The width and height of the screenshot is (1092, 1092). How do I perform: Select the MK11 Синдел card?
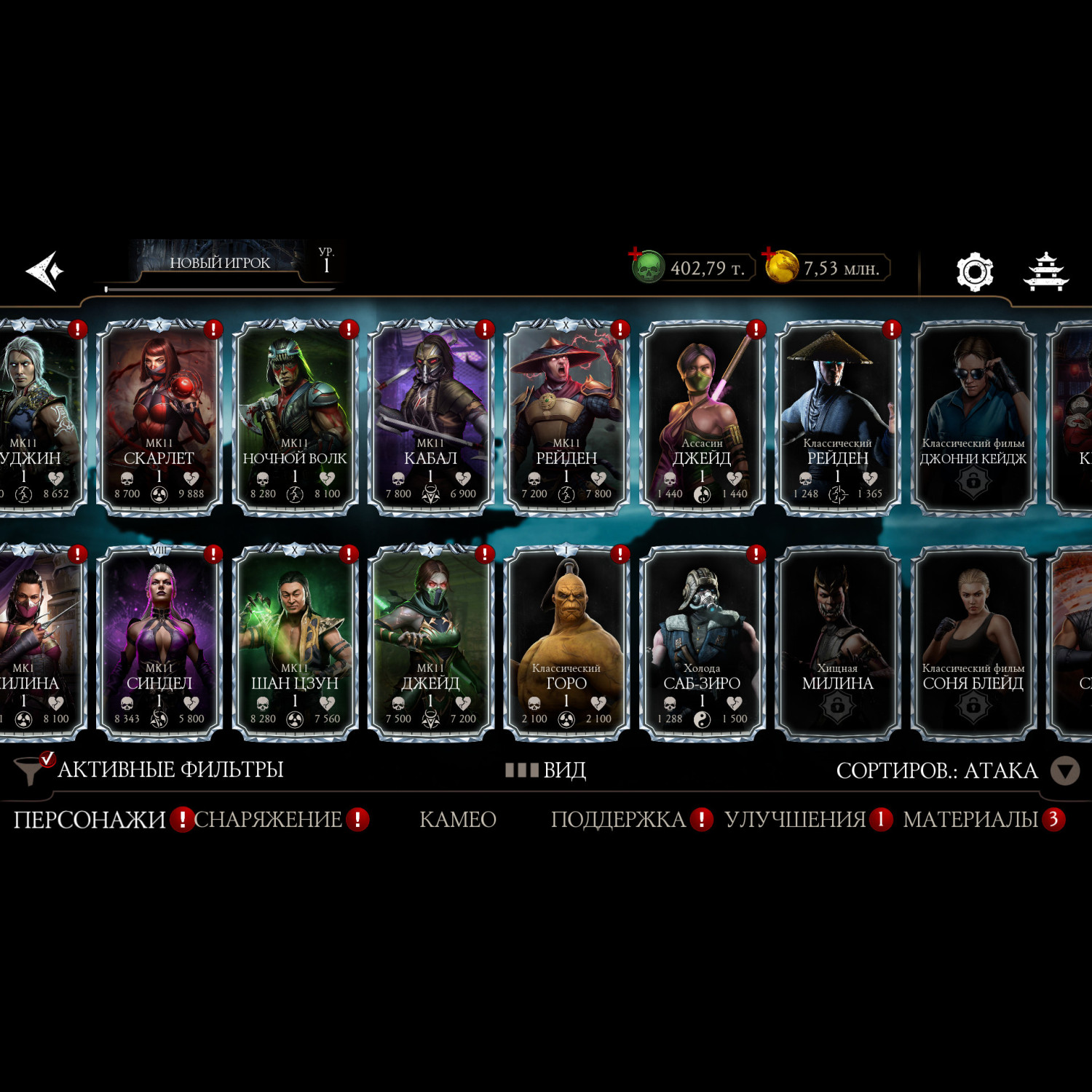point(159,643)
